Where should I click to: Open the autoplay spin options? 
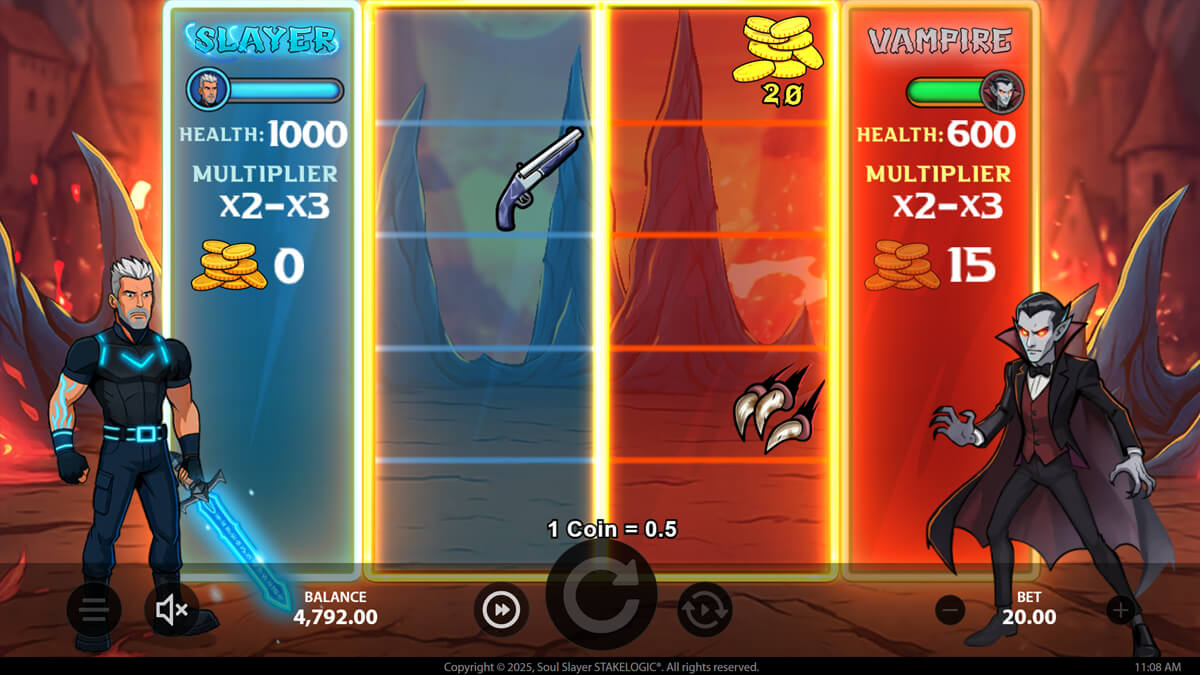coord(705,609)
